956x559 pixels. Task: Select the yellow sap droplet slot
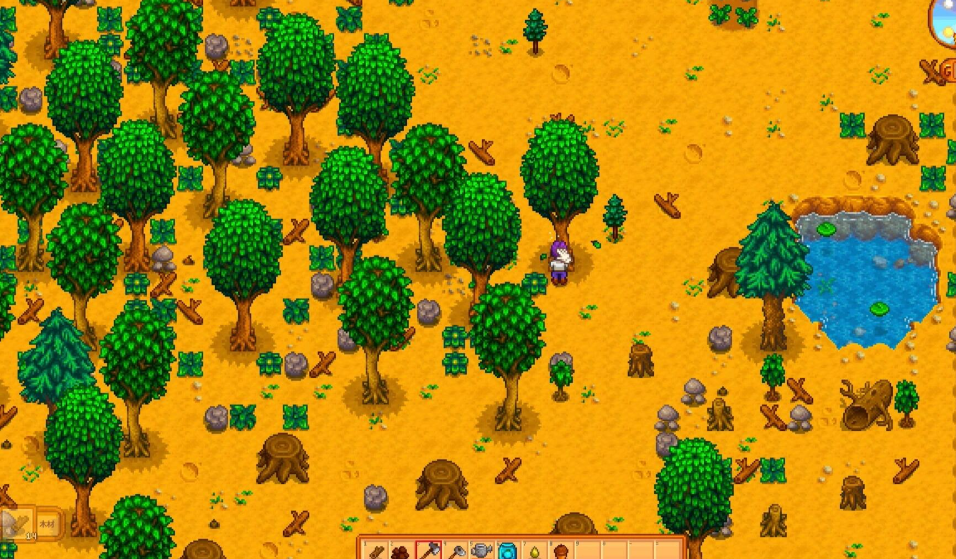533,551
